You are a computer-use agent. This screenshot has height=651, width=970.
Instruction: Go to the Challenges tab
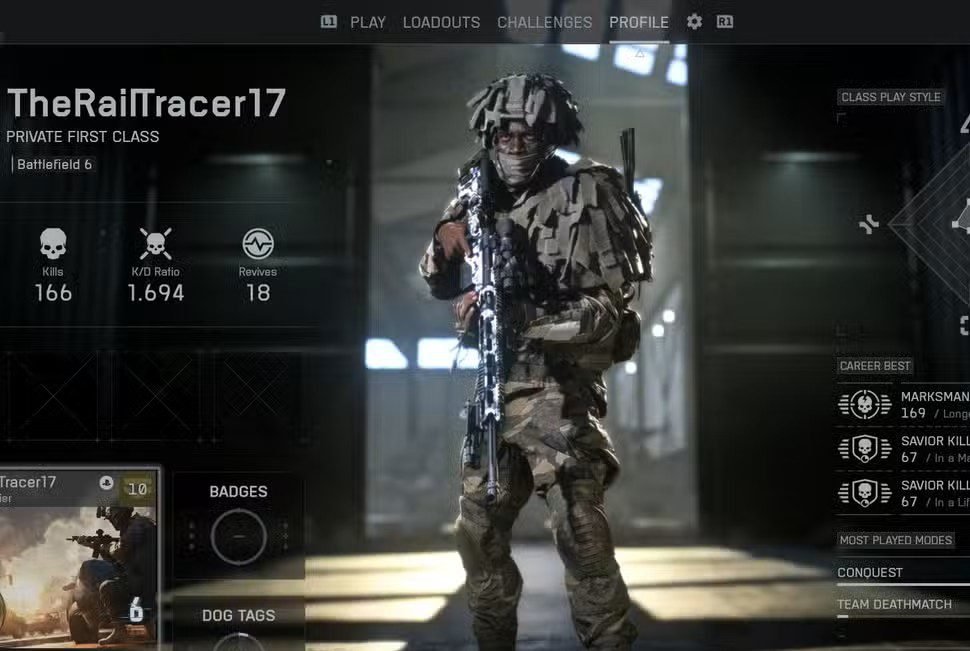544,22
